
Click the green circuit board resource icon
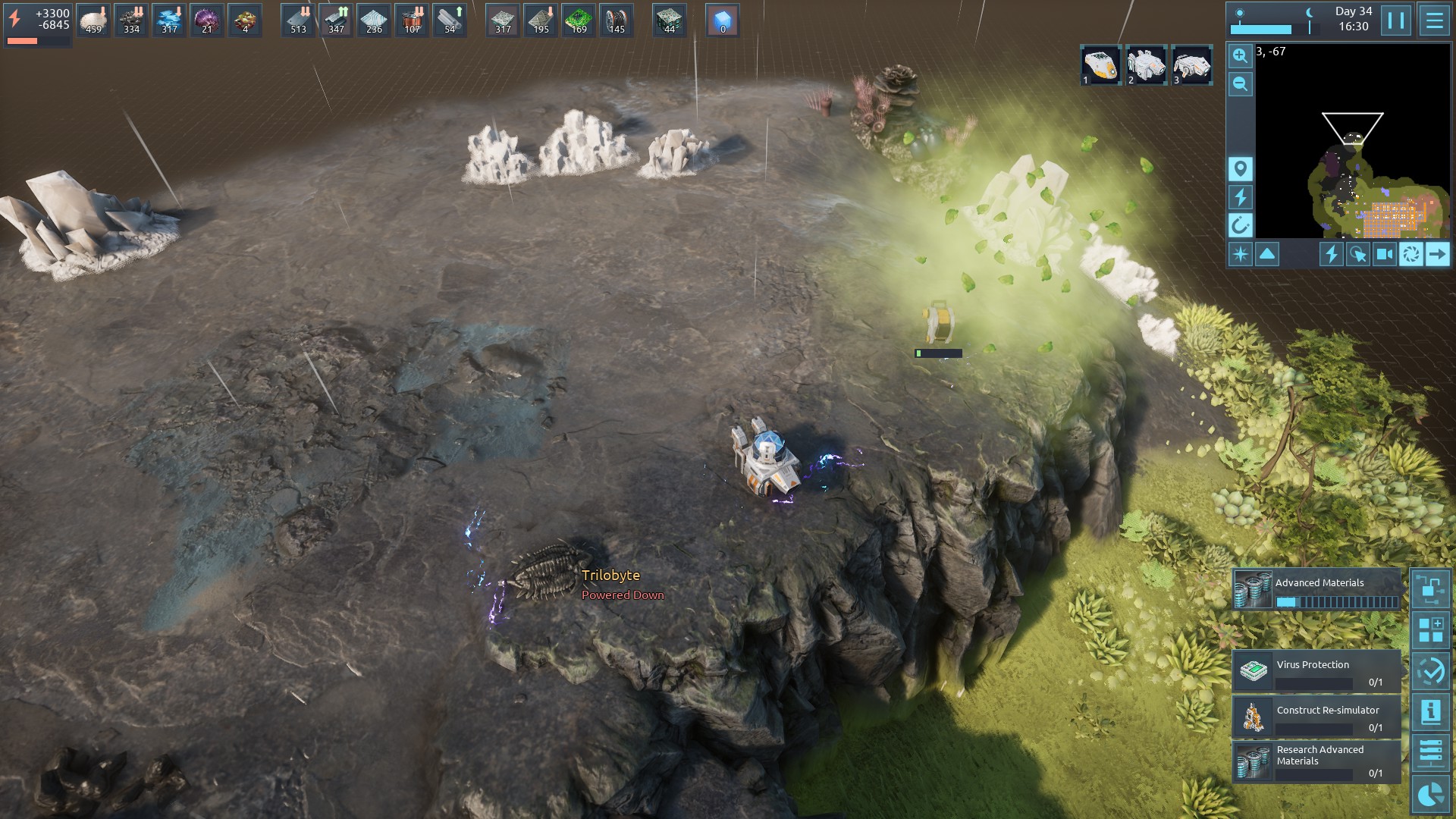(x=579, y=20)
